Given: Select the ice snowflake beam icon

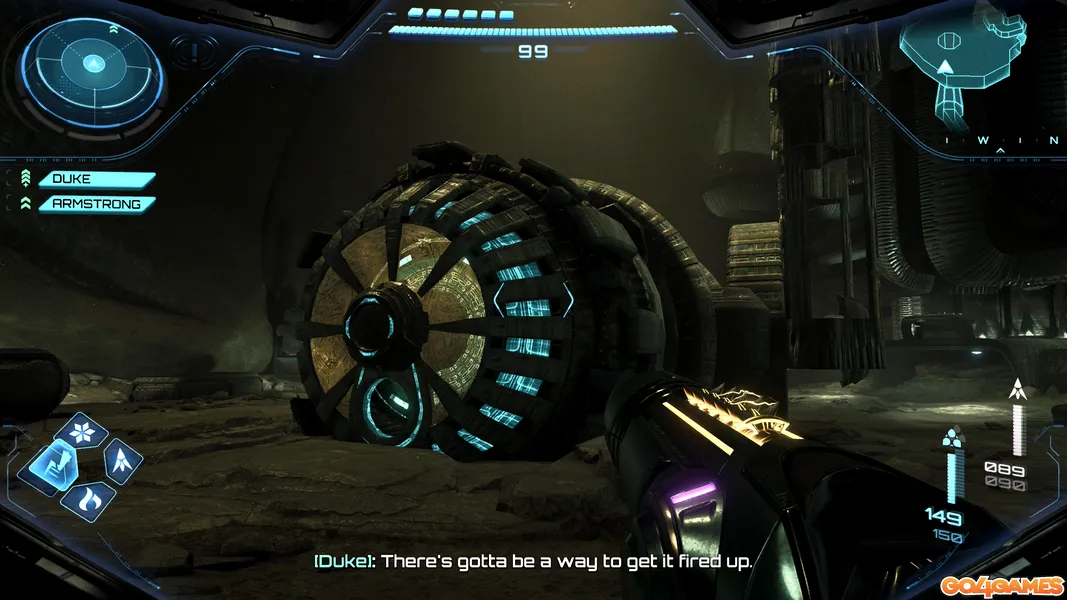Looking at the screenshot, I should tap(81, 432).
